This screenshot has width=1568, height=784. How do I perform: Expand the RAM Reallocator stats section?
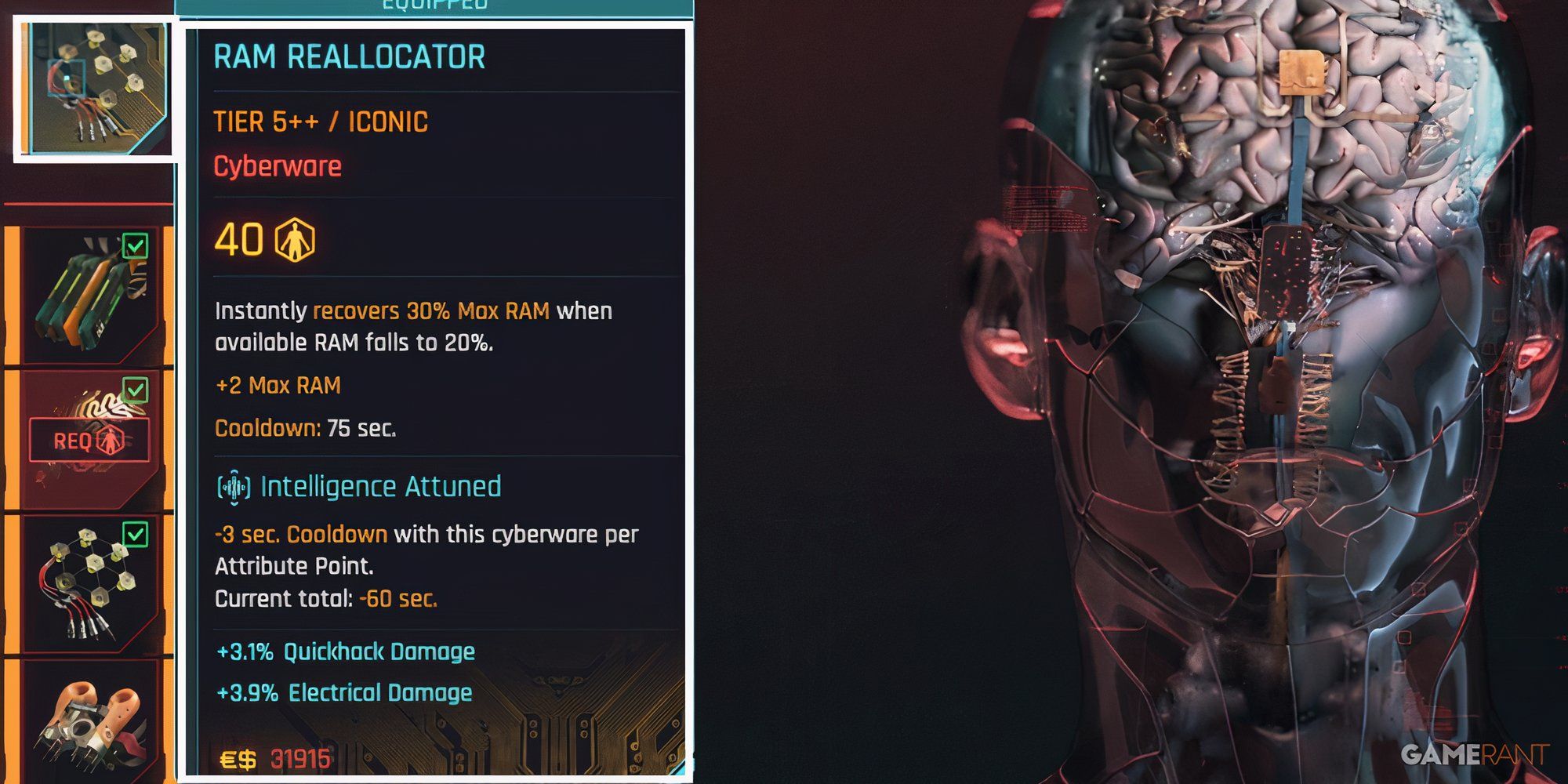click(350, 56)
